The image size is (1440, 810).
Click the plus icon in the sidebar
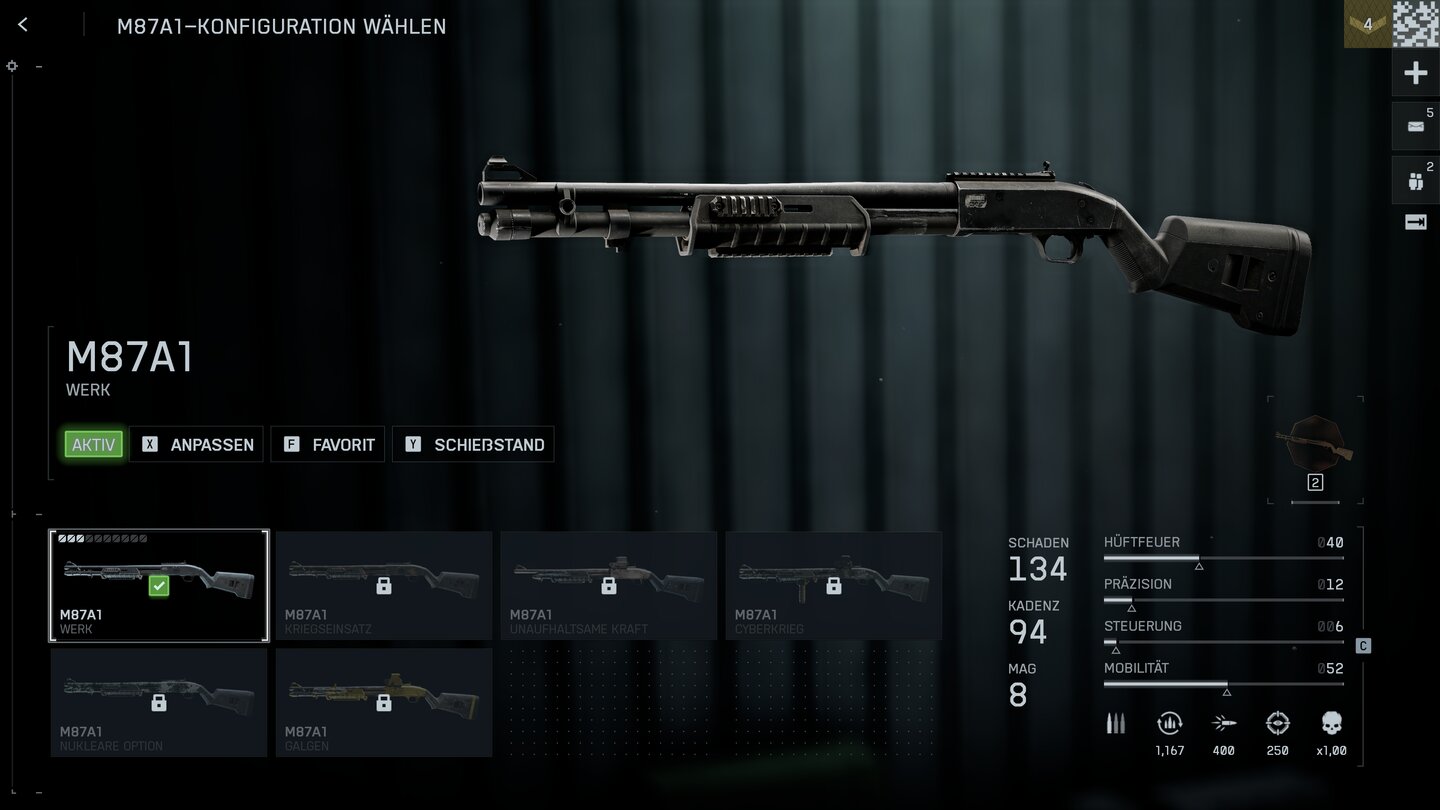pos(1415,73)
